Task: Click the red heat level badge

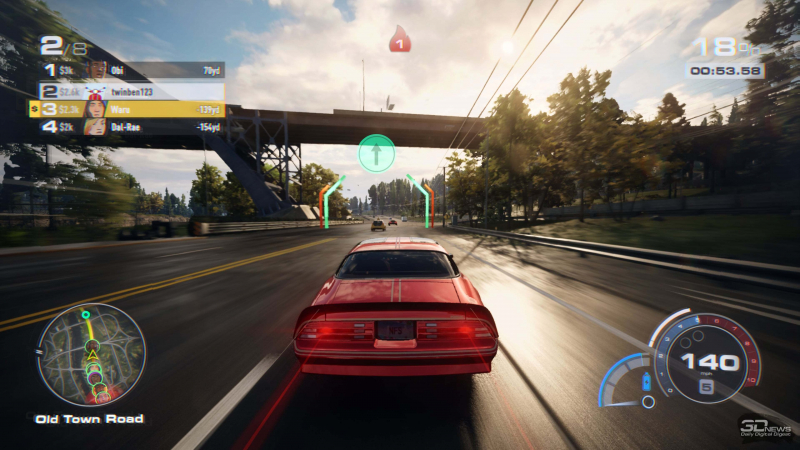Action: tap(400, 40)
